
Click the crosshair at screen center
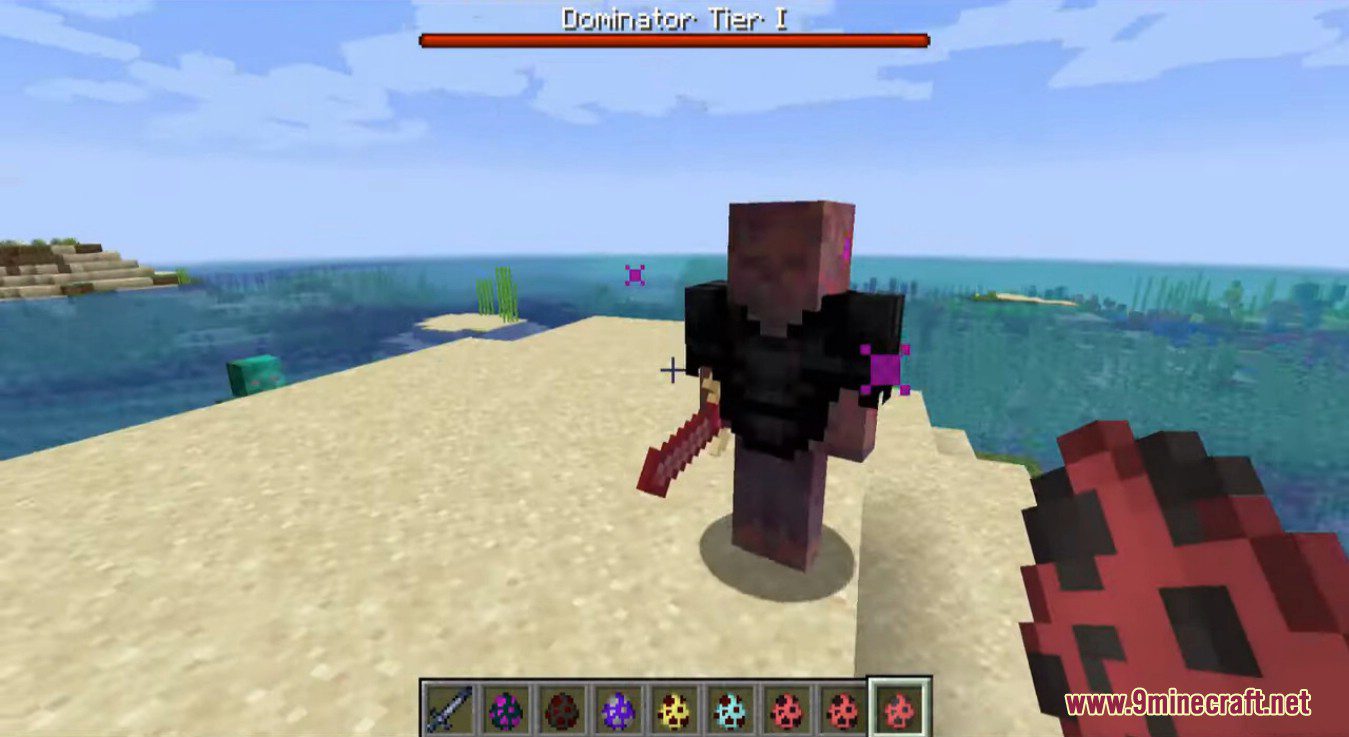tap(672, 371)
